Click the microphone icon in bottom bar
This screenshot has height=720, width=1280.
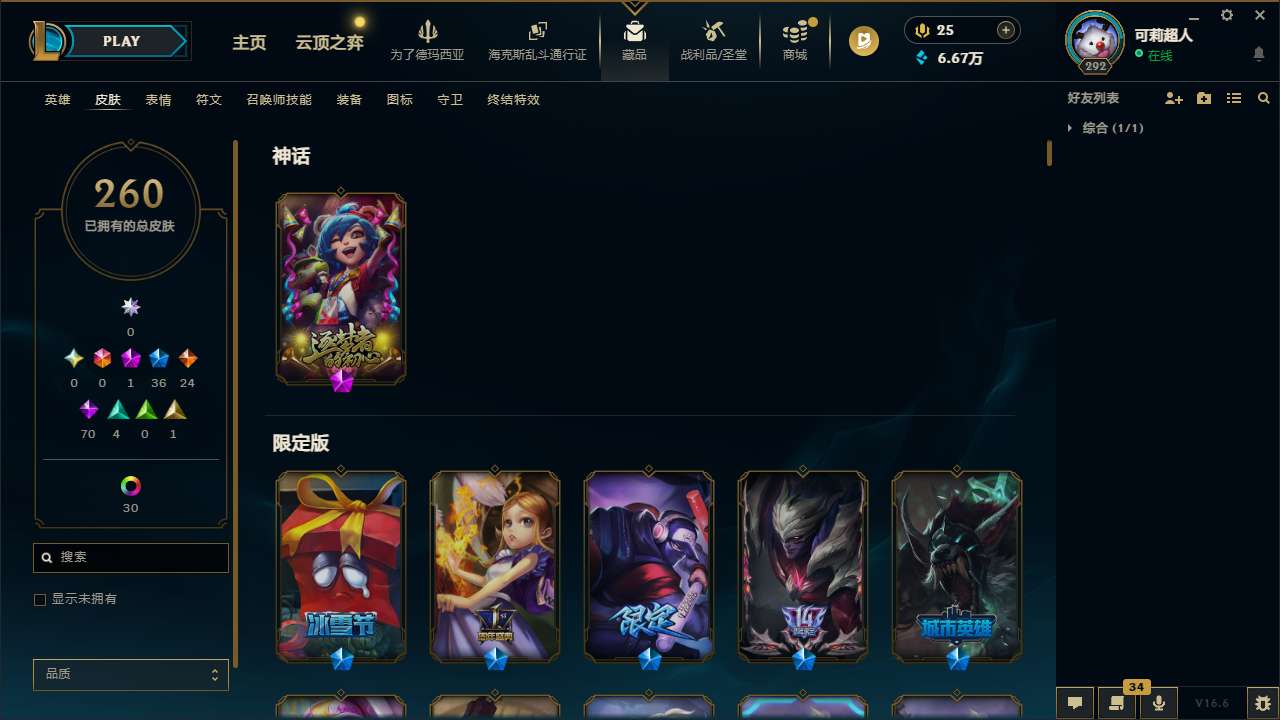[1158, 703]
